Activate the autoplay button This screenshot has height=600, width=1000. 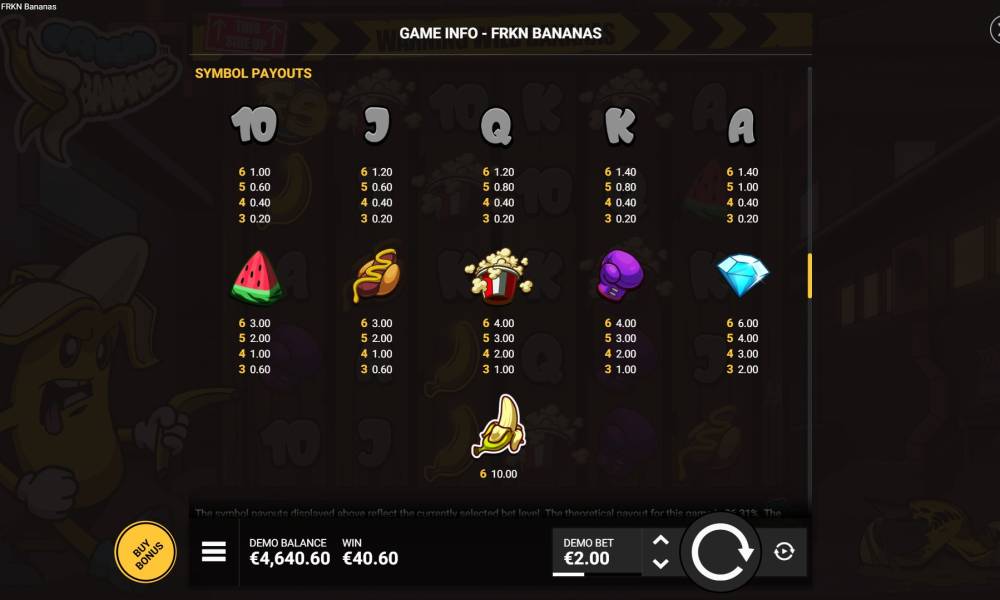point(784,551)
